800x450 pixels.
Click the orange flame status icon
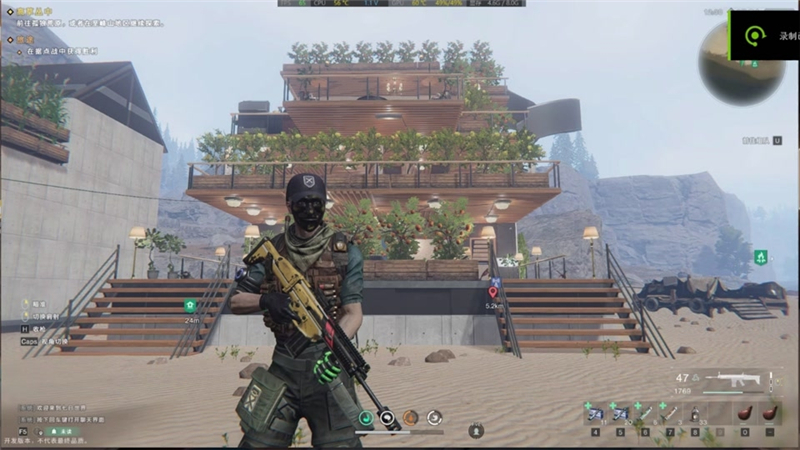pyautogui.click(x=411, y=417)
